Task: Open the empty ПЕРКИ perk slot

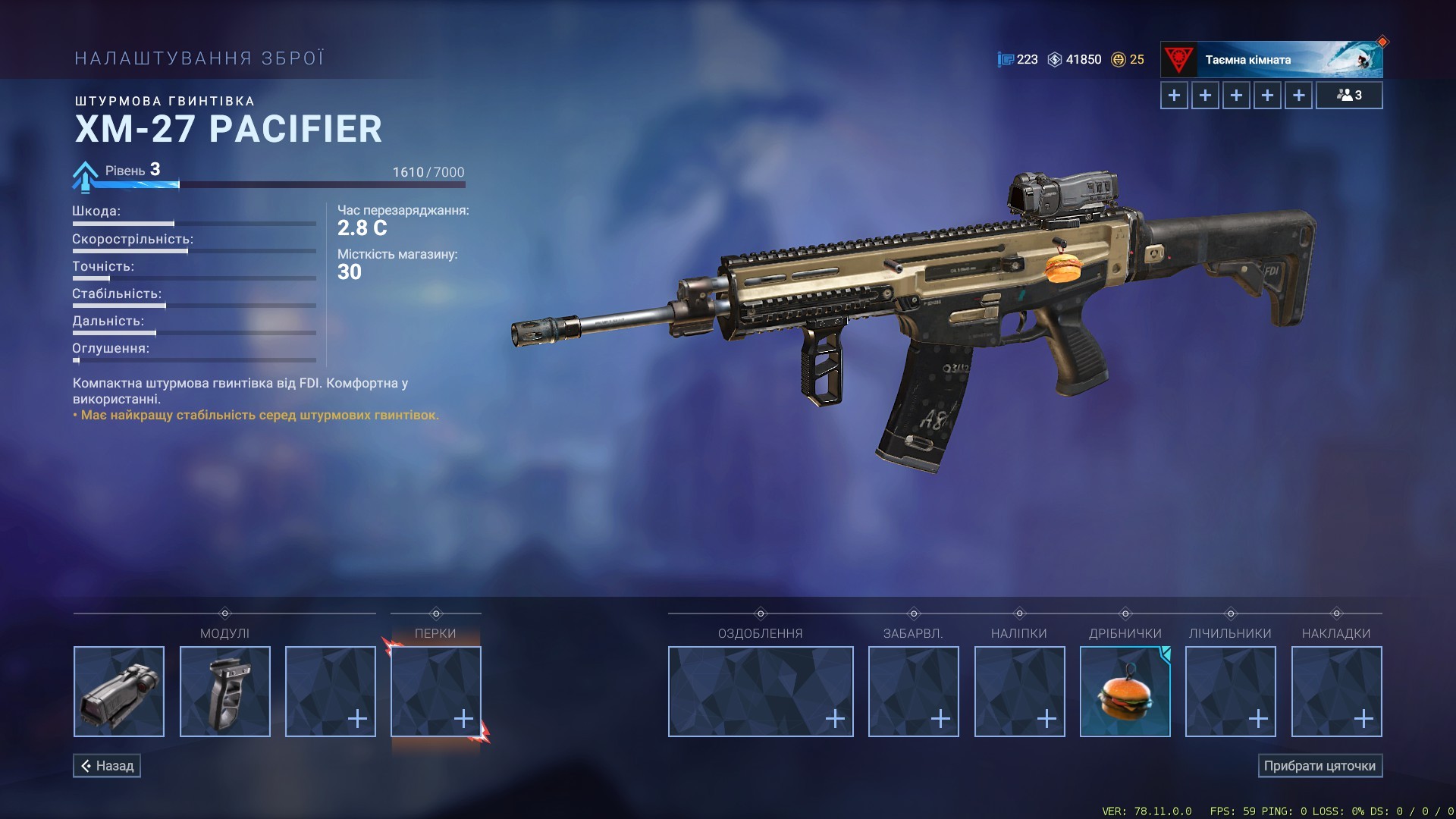Action: click(x=436, y=692)
